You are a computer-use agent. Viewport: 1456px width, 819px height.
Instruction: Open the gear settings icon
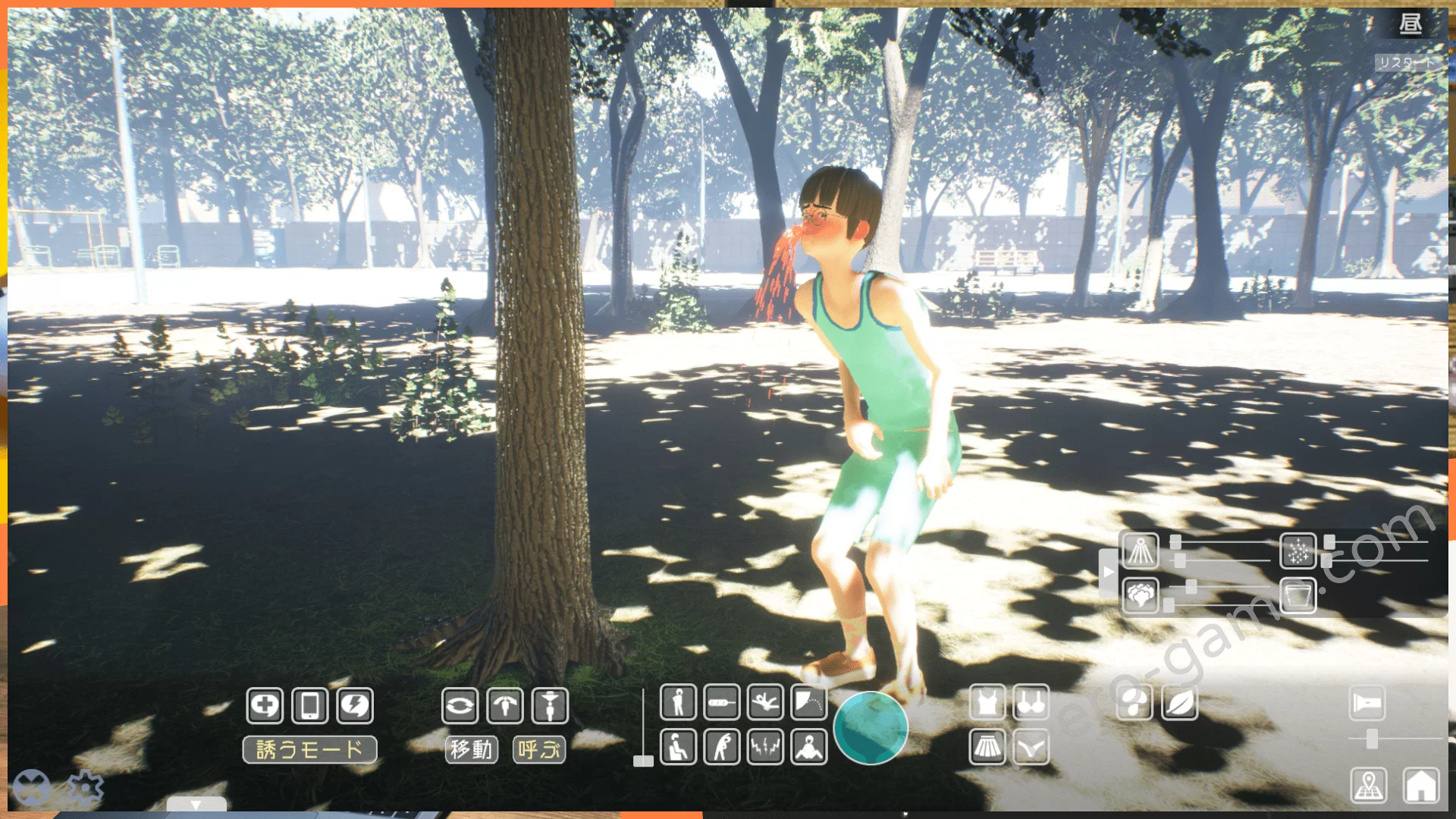point(85,788)
